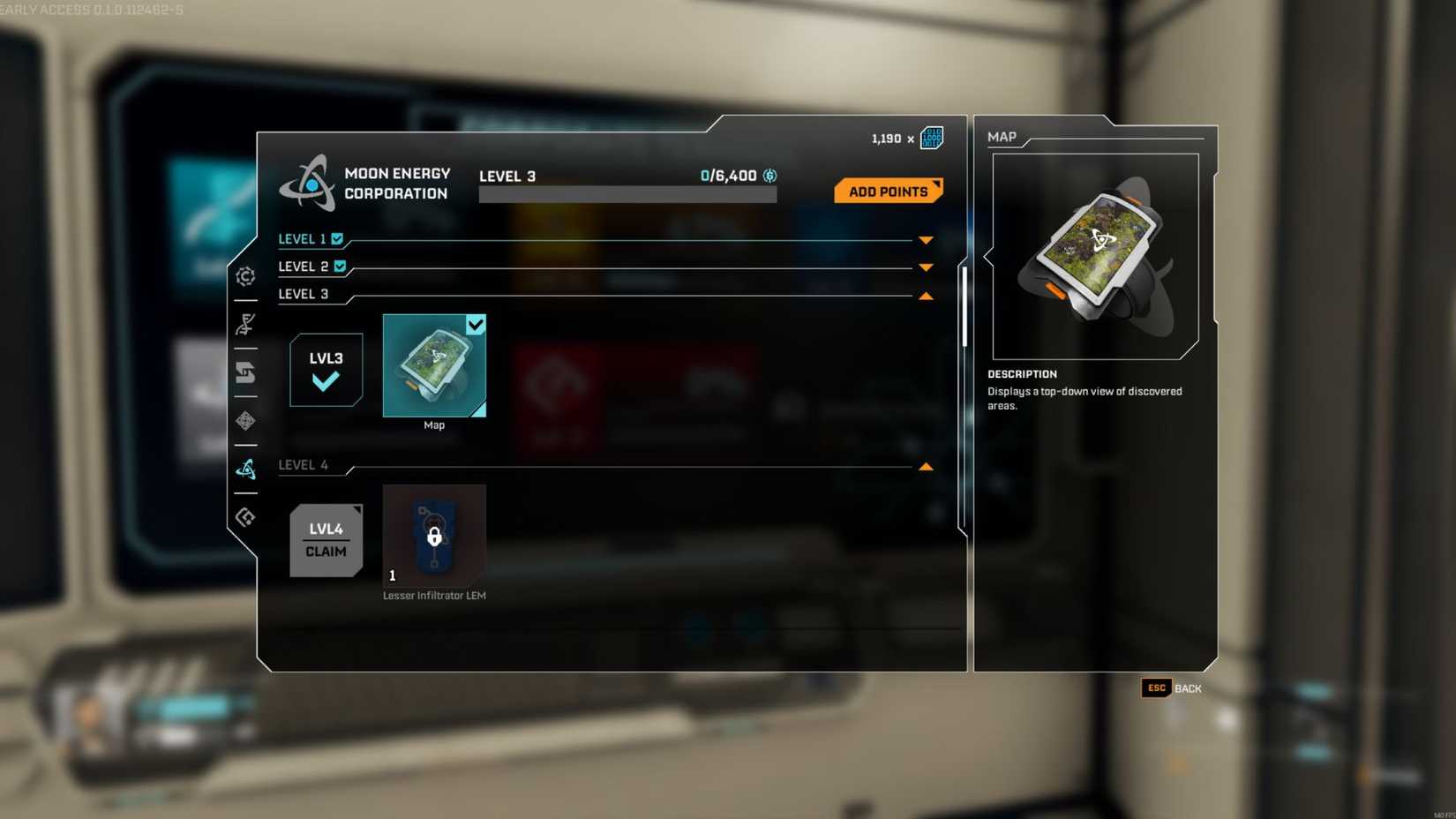Screen dimensions: 1456x819
Task: Claim the LVL4 reward
Action: pyautogui.click(x=326, y=539)
